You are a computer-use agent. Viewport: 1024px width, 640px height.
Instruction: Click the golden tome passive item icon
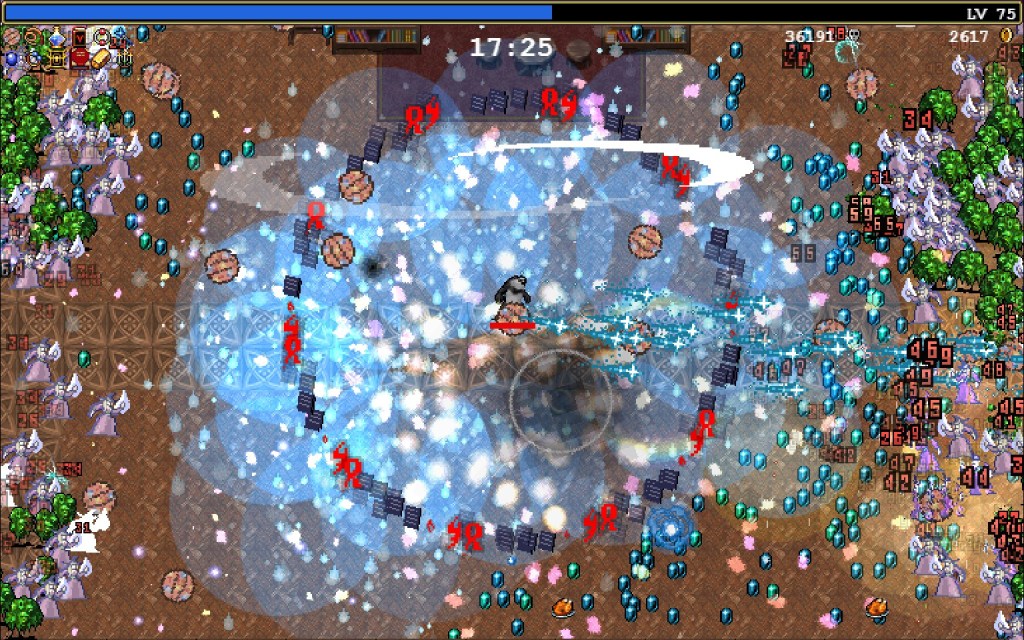click(56, 59)
